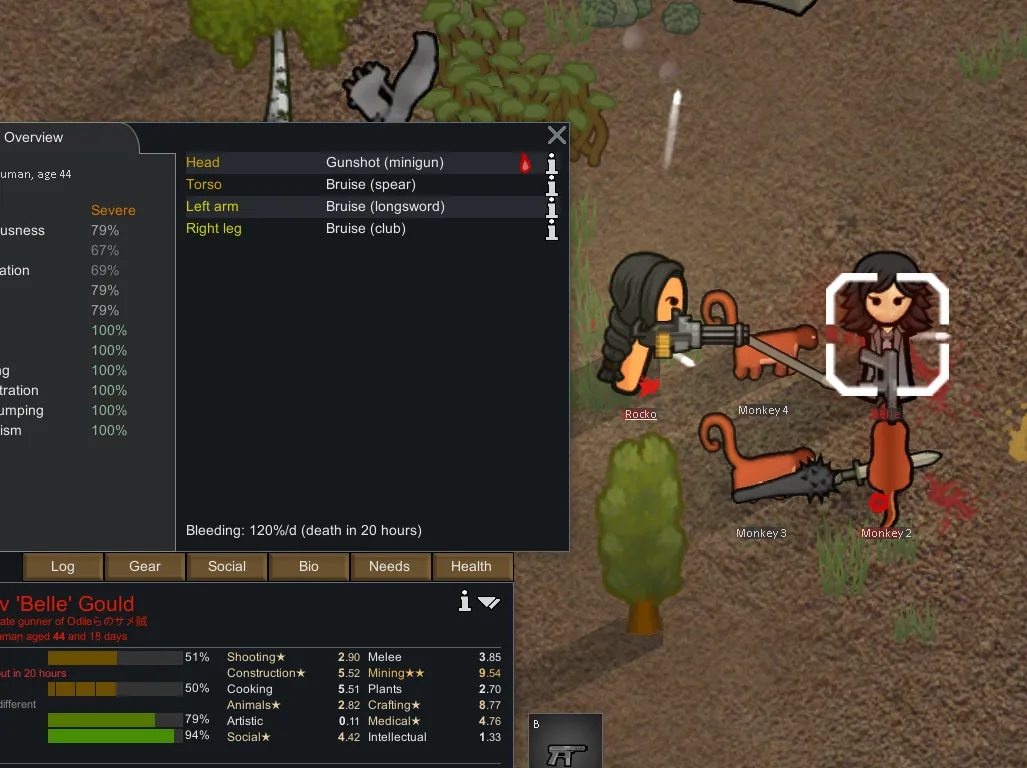Viewport: 1027px width, 768px height.
Task: Click the gun weapon command button
Action: click(566, 742)
